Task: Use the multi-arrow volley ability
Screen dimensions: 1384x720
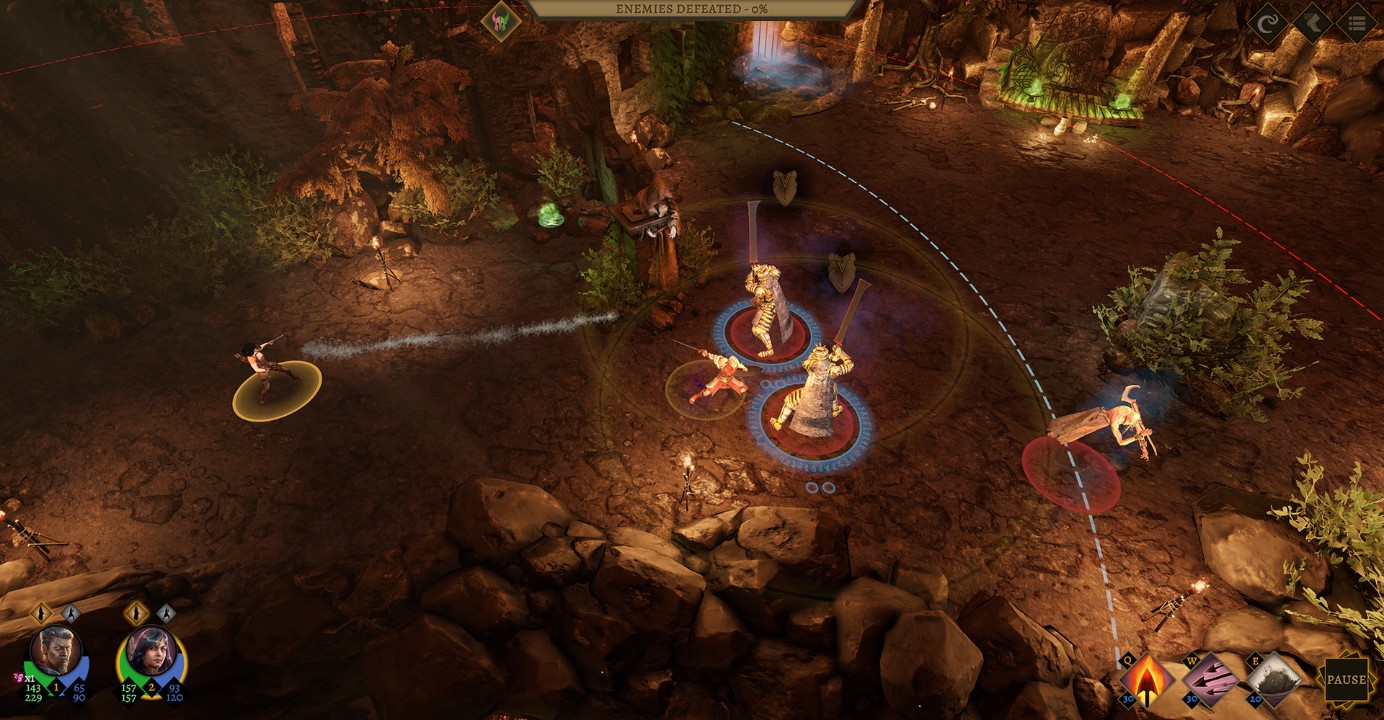Action: tap(1210, 681)
